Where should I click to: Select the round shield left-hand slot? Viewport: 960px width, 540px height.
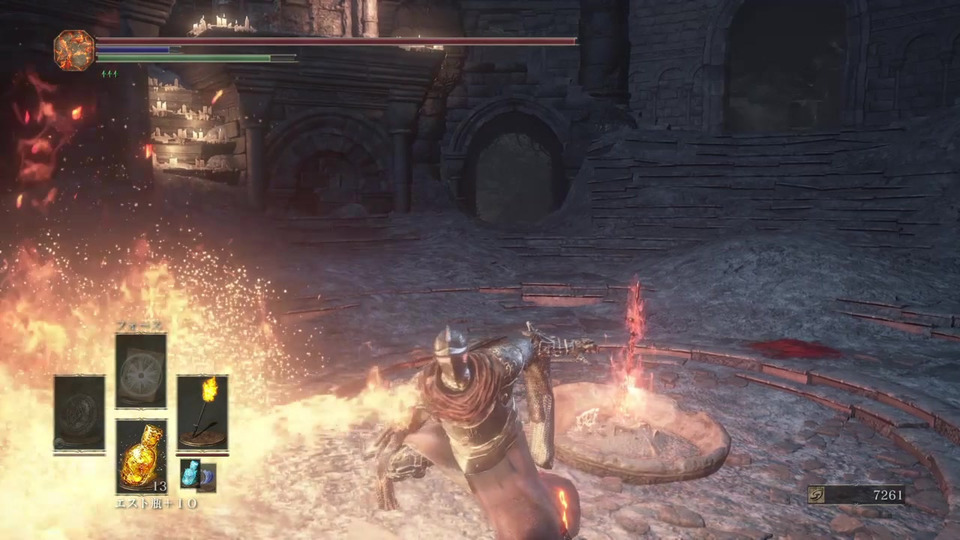tap(79, 412)
